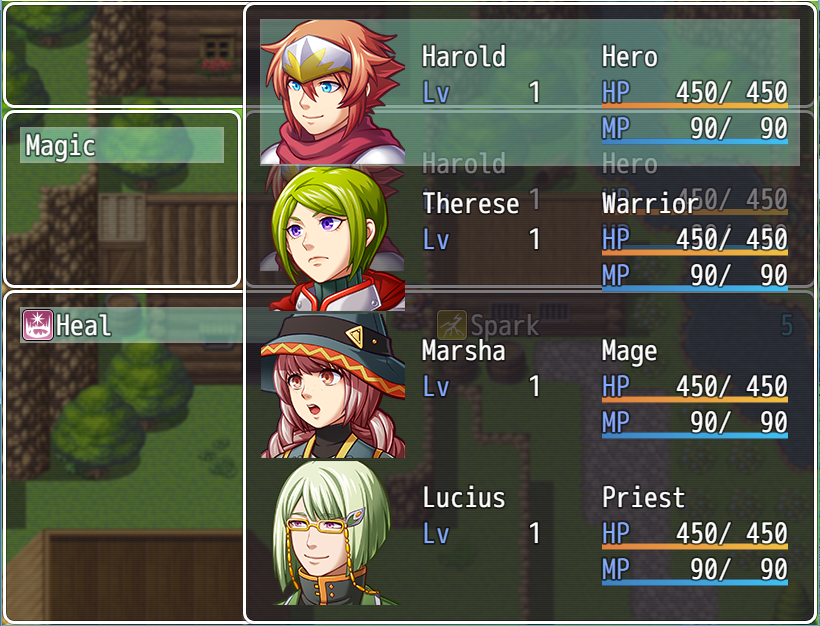The width and height of the screenshot is (820, 626).
Task: Pick Harold the Hero as target
Action: pyautogui.click(x=530, y=92)
